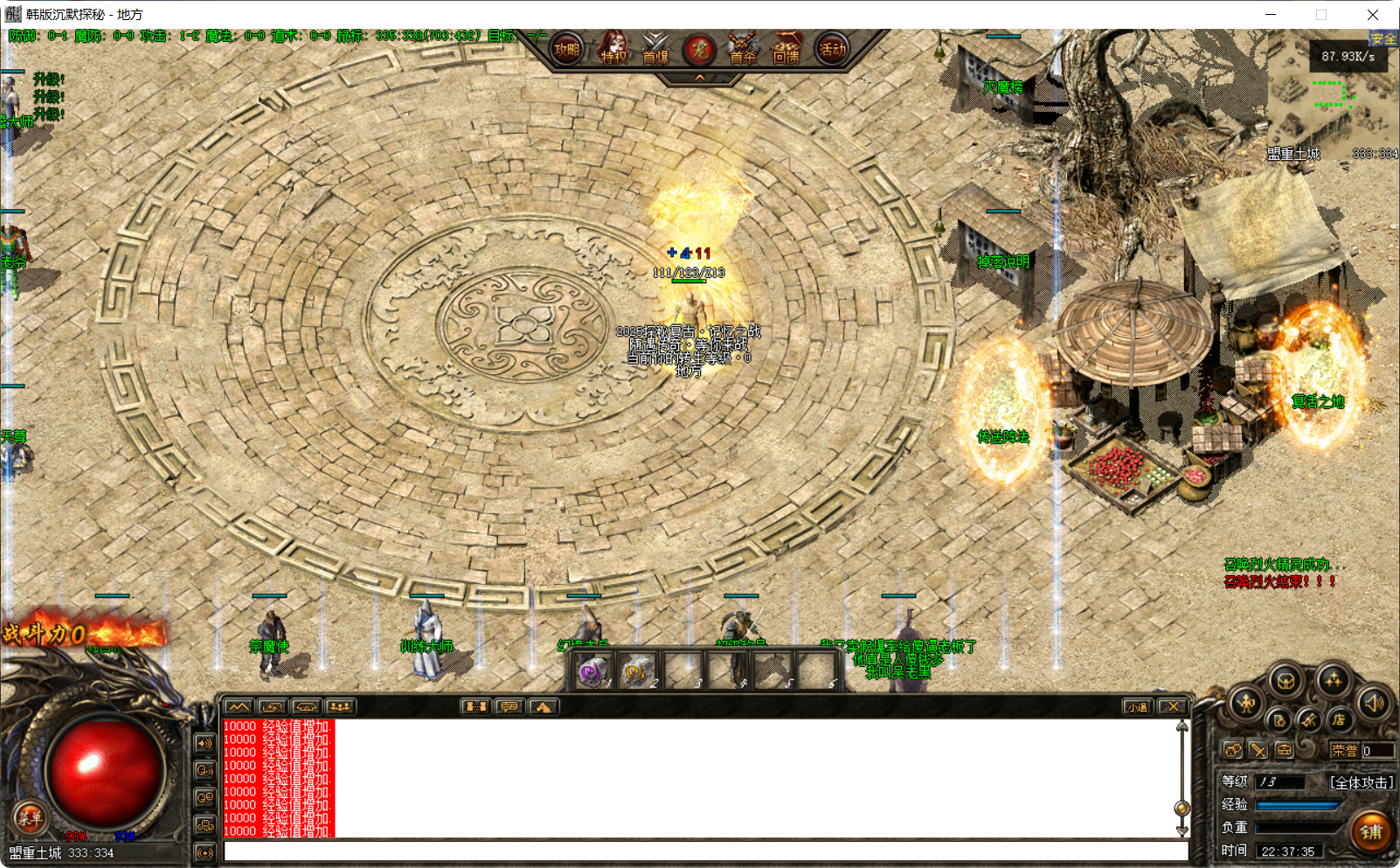The width and height of the screenshot is (1400, 868).
Task: Open the 宠 pet panel
Action: point(699,50)
